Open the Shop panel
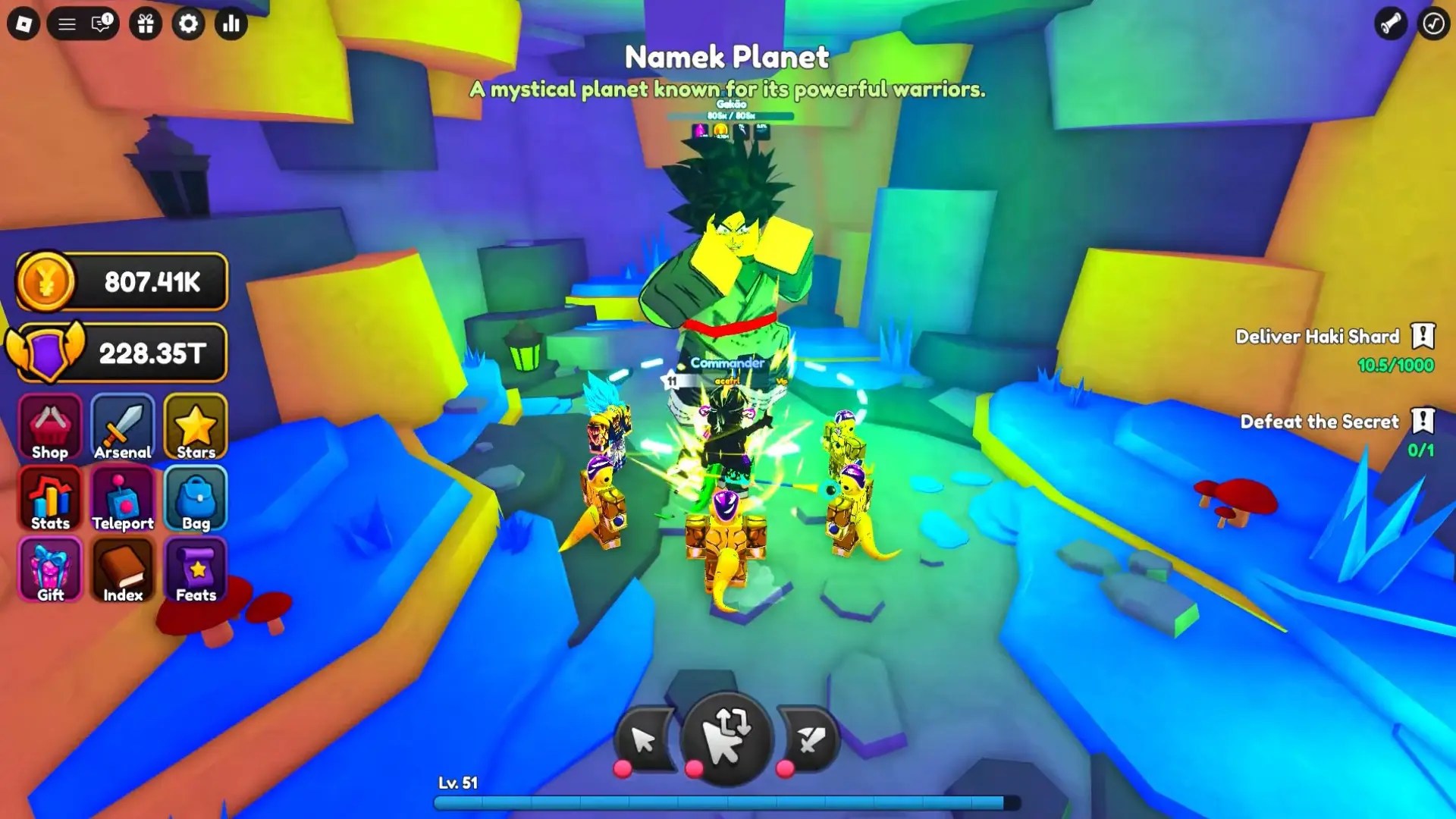This screenshot has width=1456, height=819. point(49,428)
